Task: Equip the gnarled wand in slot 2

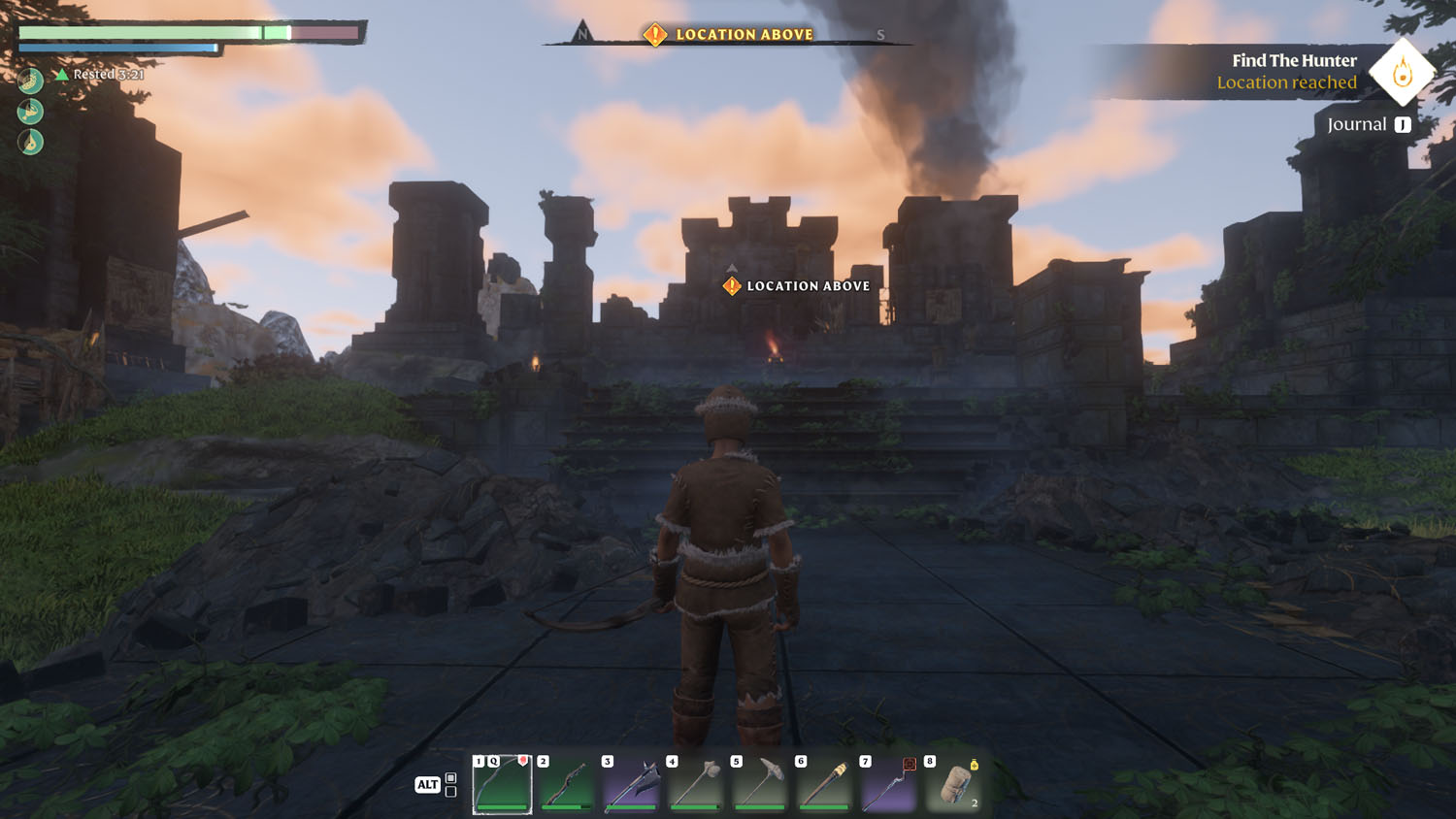Action: [567, 784]
